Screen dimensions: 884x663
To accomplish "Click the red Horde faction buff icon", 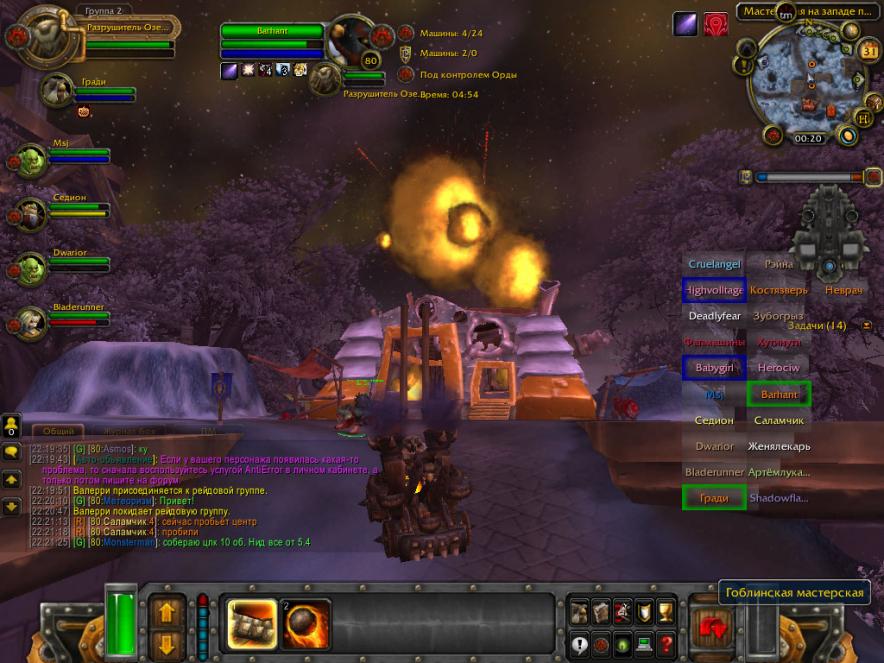I will click(x=715, y=24).
